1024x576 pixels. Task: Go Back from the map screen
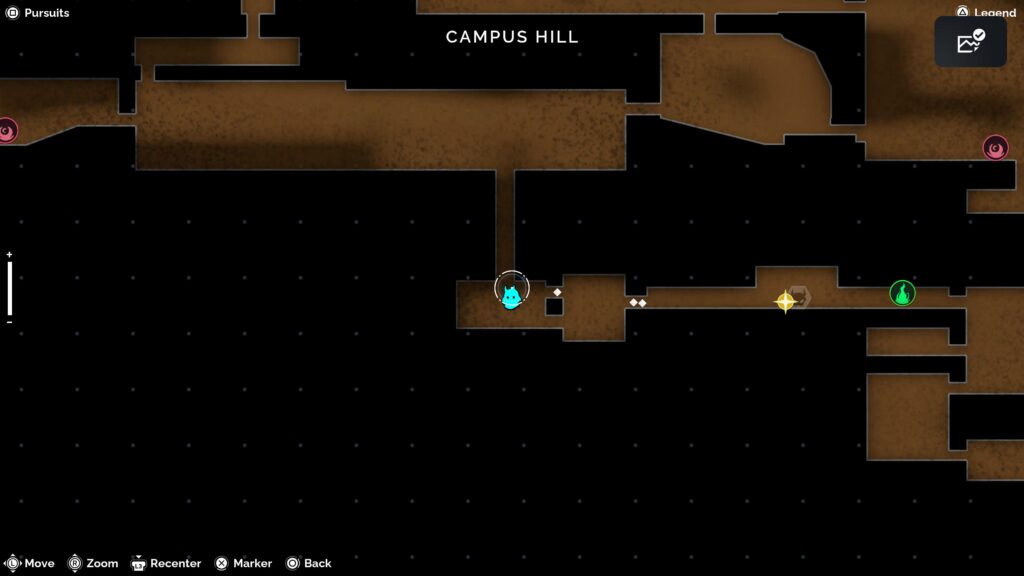(x=309, y=563)
